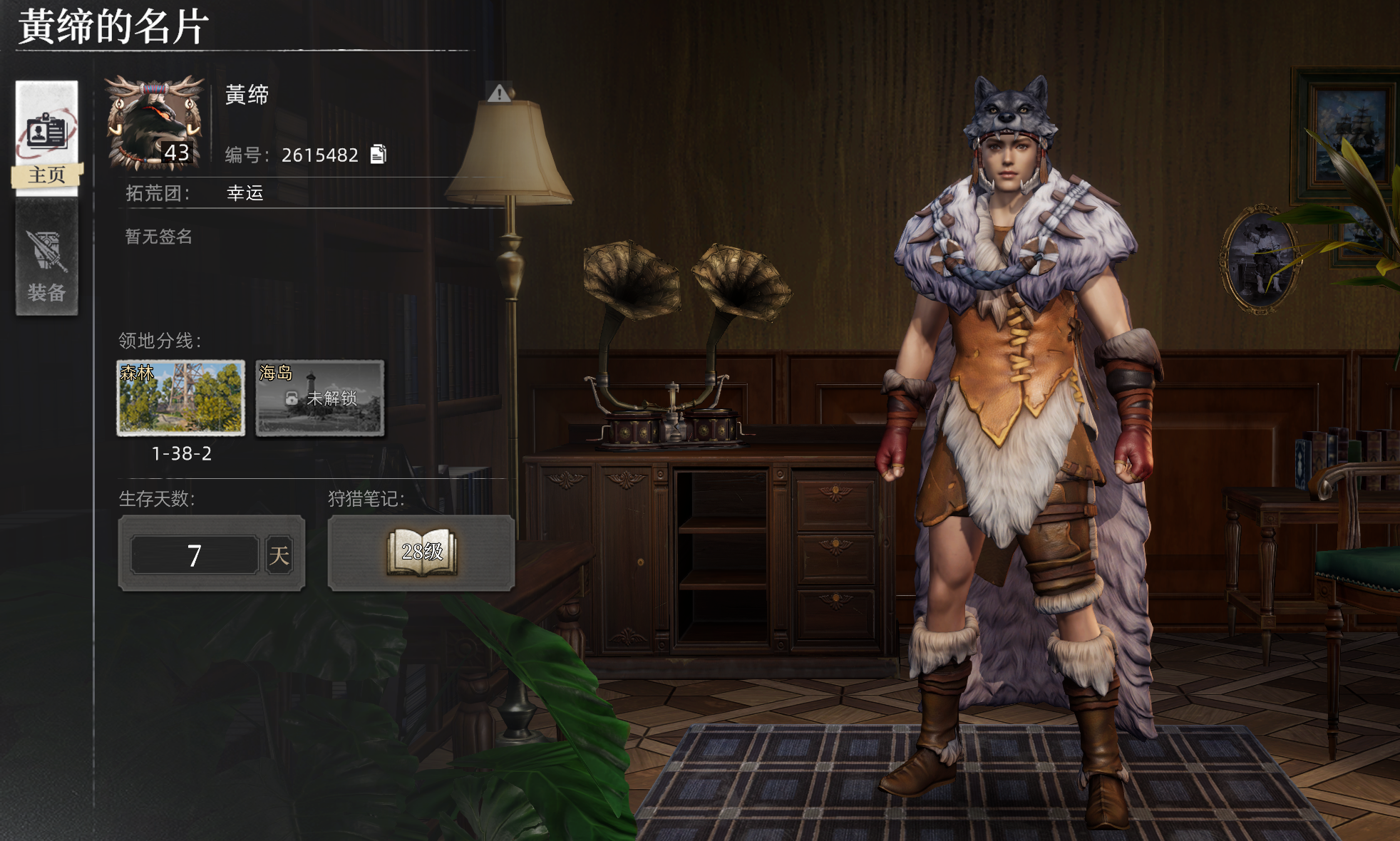1400x841 pixels.
Task: Copy the player ID number 2615482
Action: click(x=379, y=154)
